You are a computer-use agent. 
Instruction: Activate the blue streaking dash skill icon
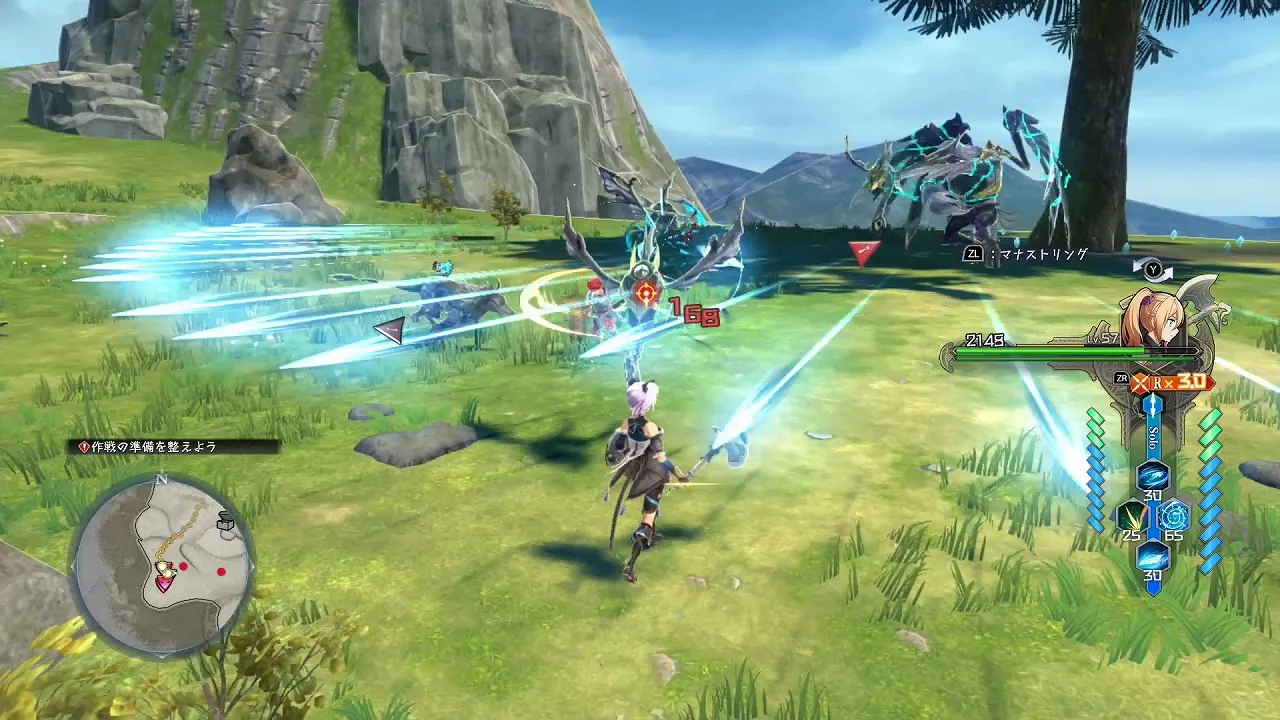coord(1152,556)
